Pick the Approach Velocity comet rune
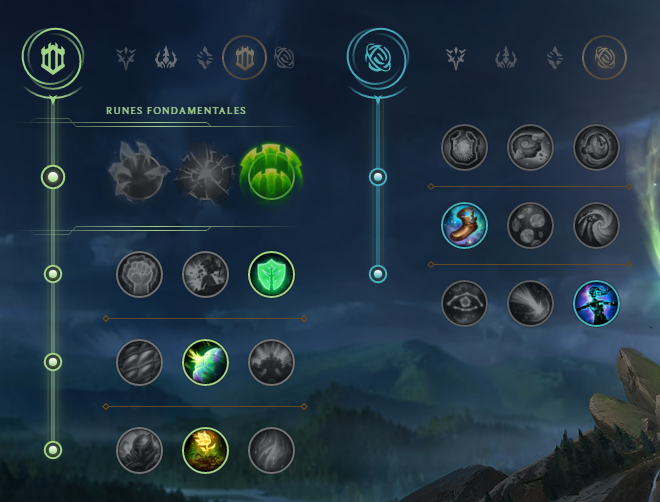The image size is (660, 502). [530, 303]
